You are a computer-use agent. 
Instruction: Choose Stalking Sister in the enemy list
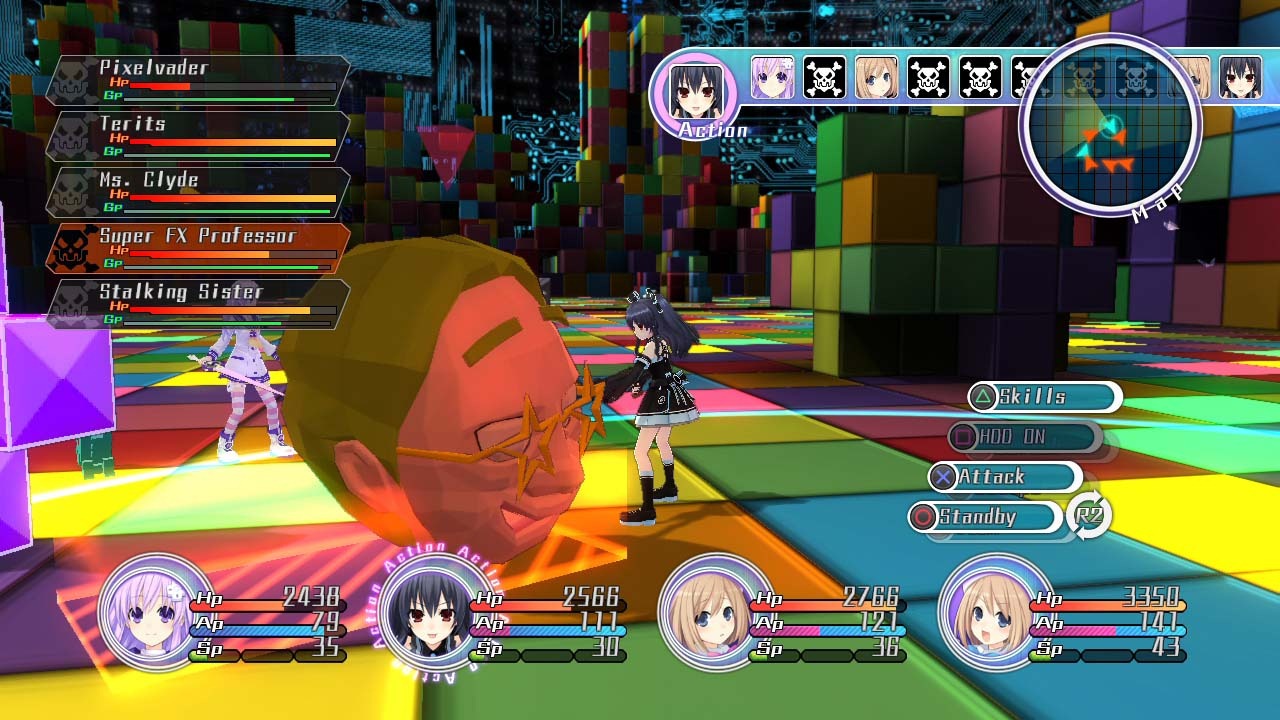(198, 304)
